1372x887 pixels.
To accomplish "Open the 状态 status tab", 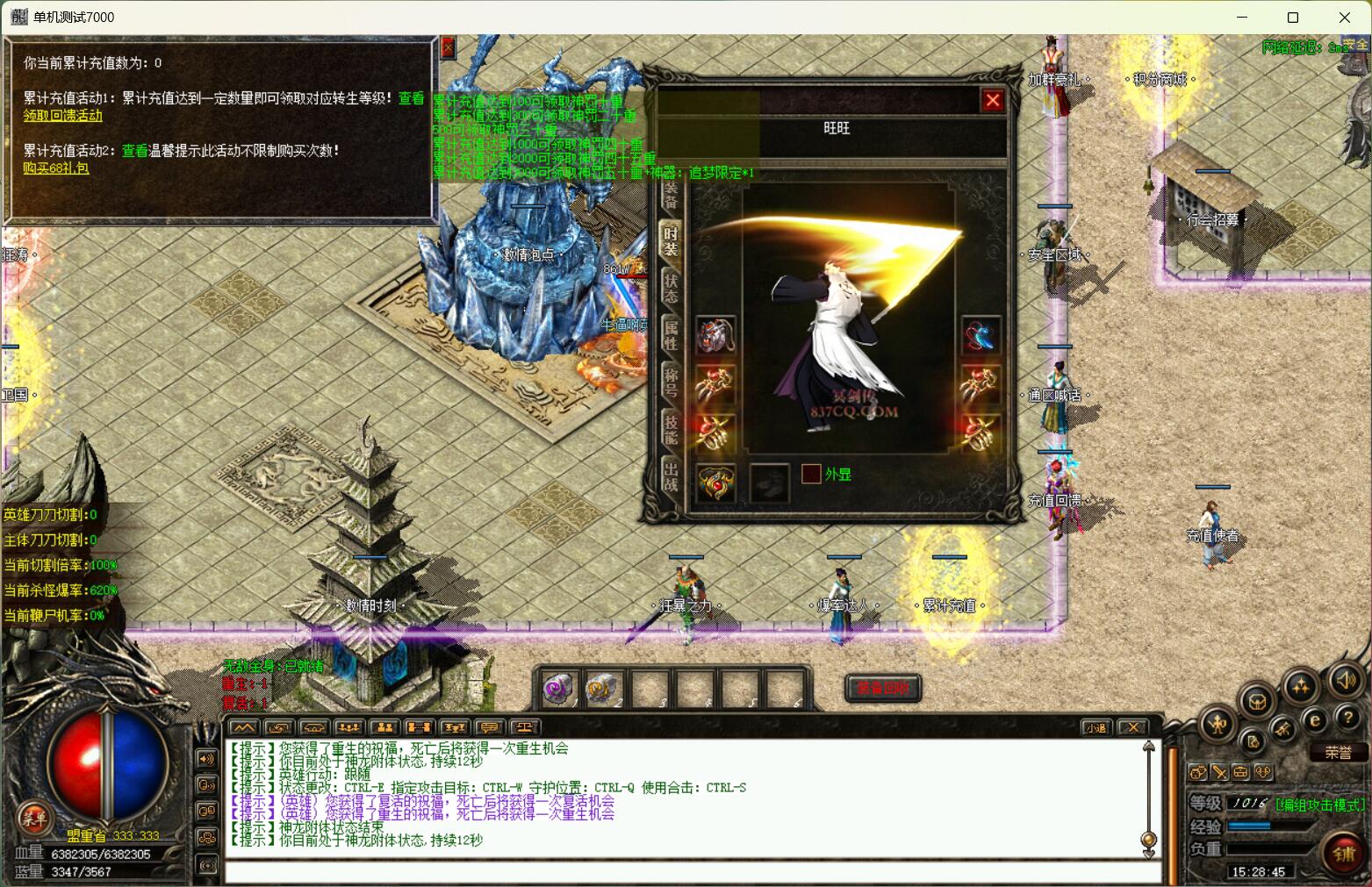I will click(671, 288).
